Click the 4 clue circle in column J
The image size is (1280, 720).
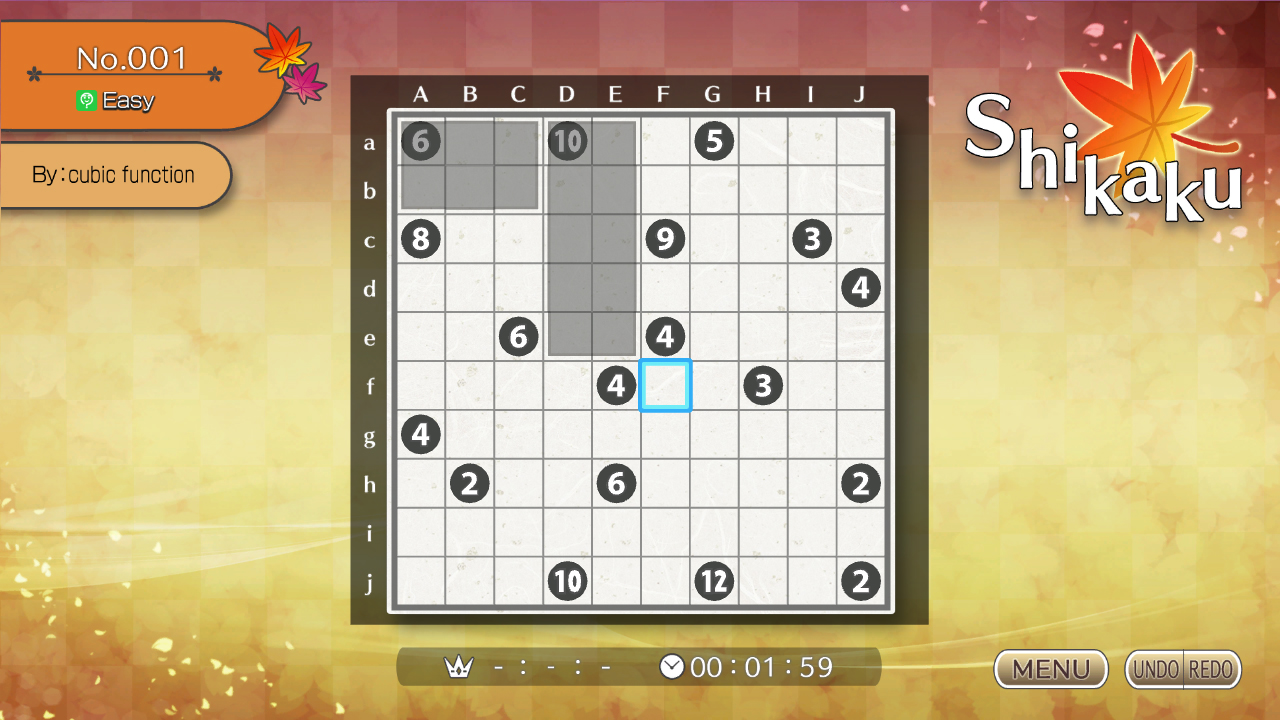[x=861, y=288]
